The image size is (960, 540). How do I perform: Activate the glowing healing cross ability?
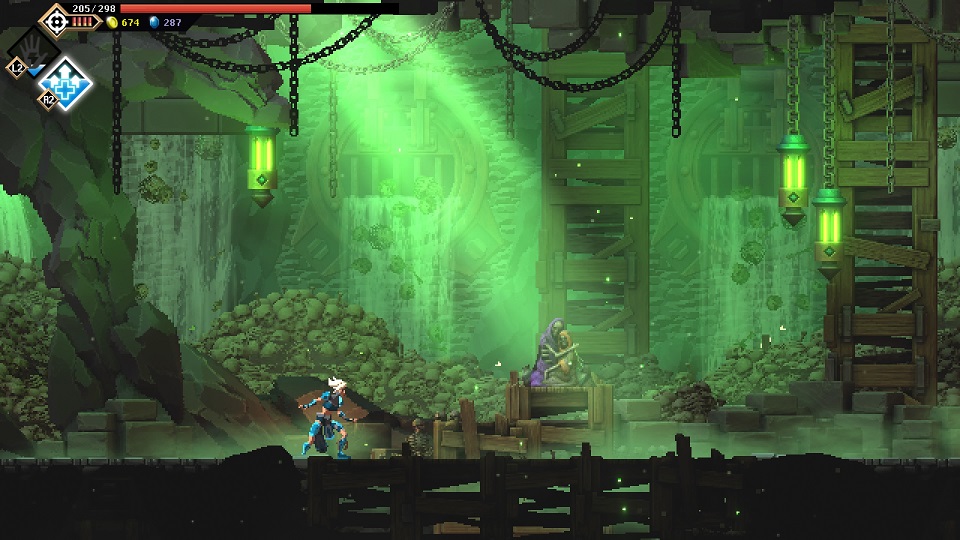(x=67, y=83)
